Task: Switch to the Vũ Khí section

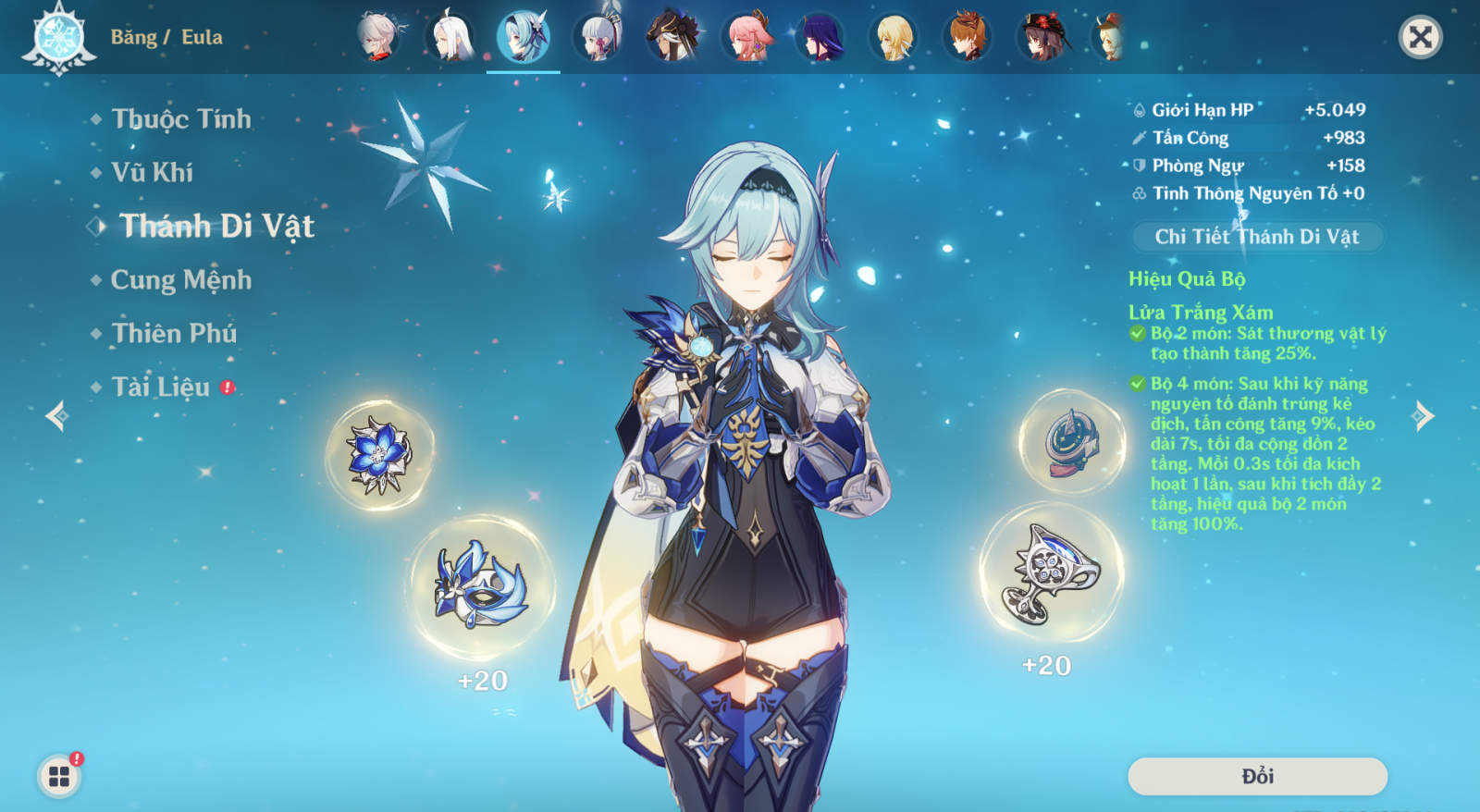Action: pyautogui.click(x=154, y=172)
